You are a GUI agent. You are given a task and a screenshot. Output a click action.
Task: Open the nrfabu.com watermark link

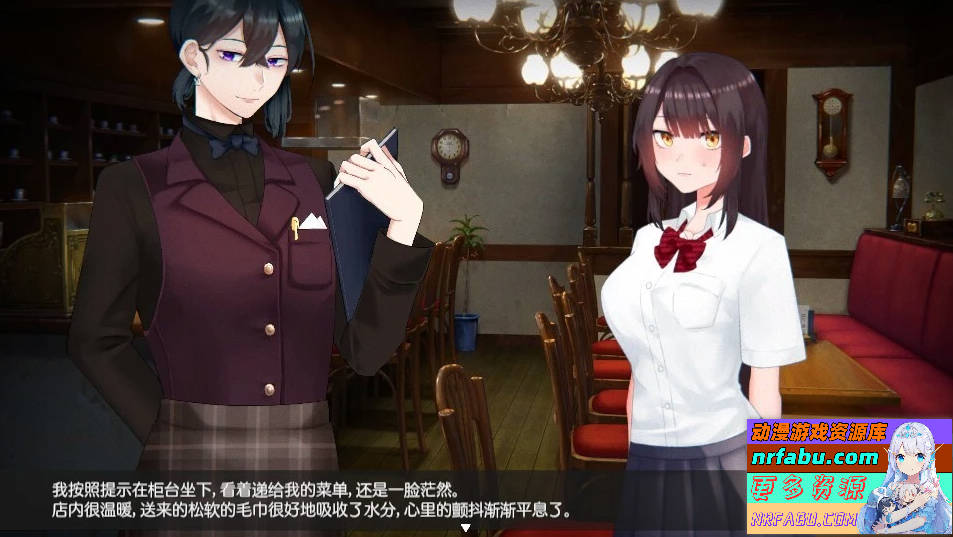[x=813, y=458]
